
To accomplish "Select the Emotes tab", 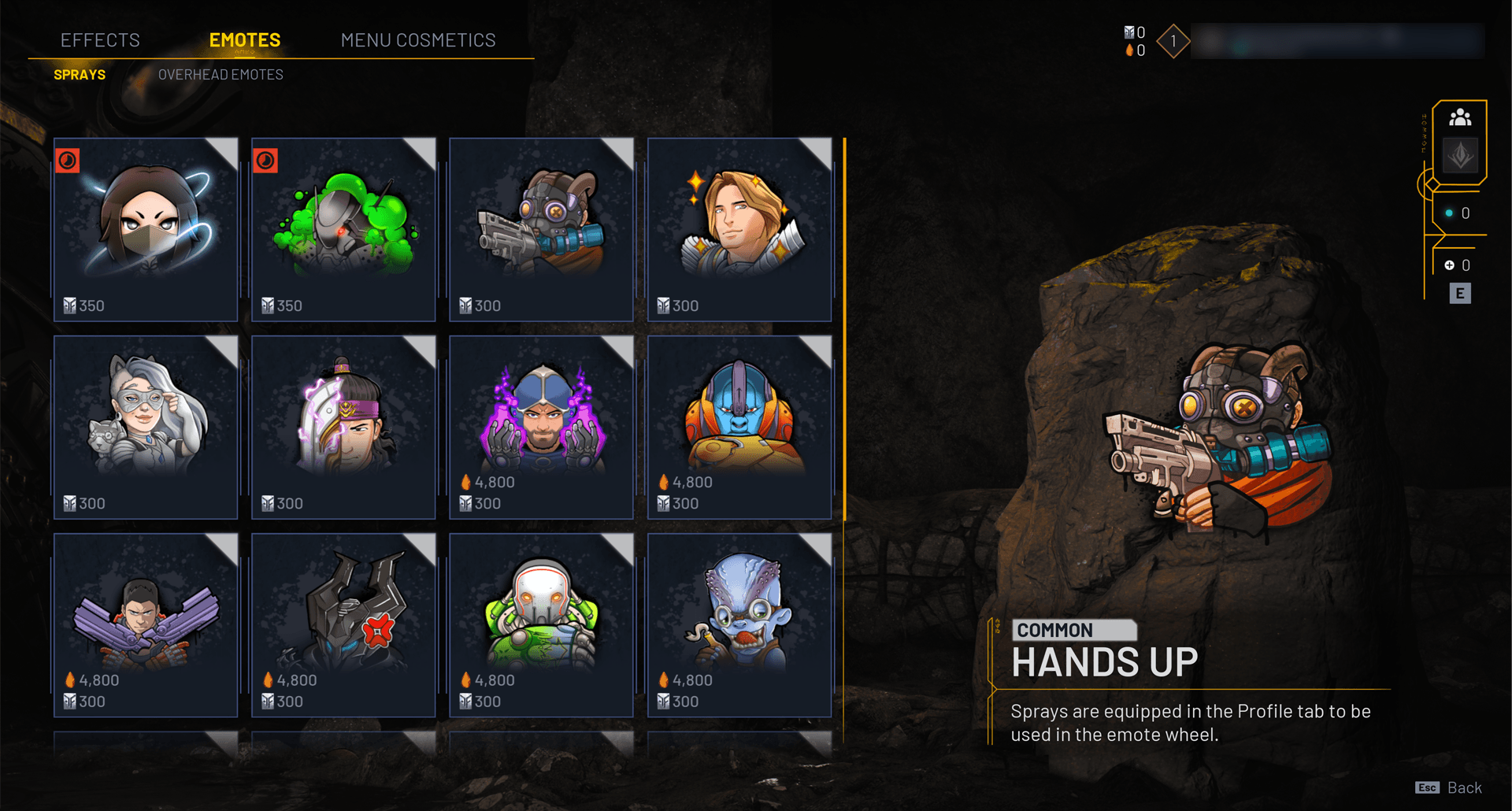I will tap(245, 40).
